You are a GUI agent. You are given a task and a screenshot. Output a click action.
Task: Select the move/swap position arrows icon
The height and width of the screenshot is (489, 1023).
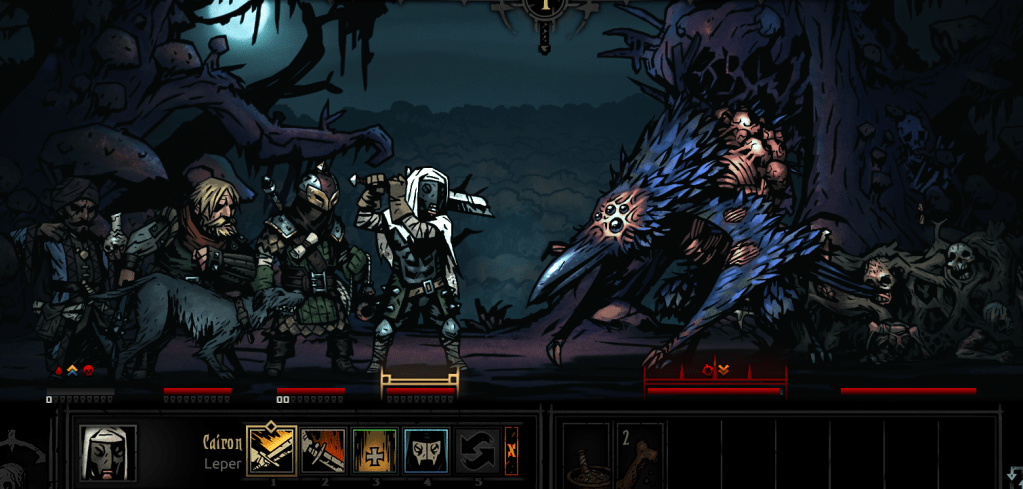pyautogui.click(x=478, y=450)
